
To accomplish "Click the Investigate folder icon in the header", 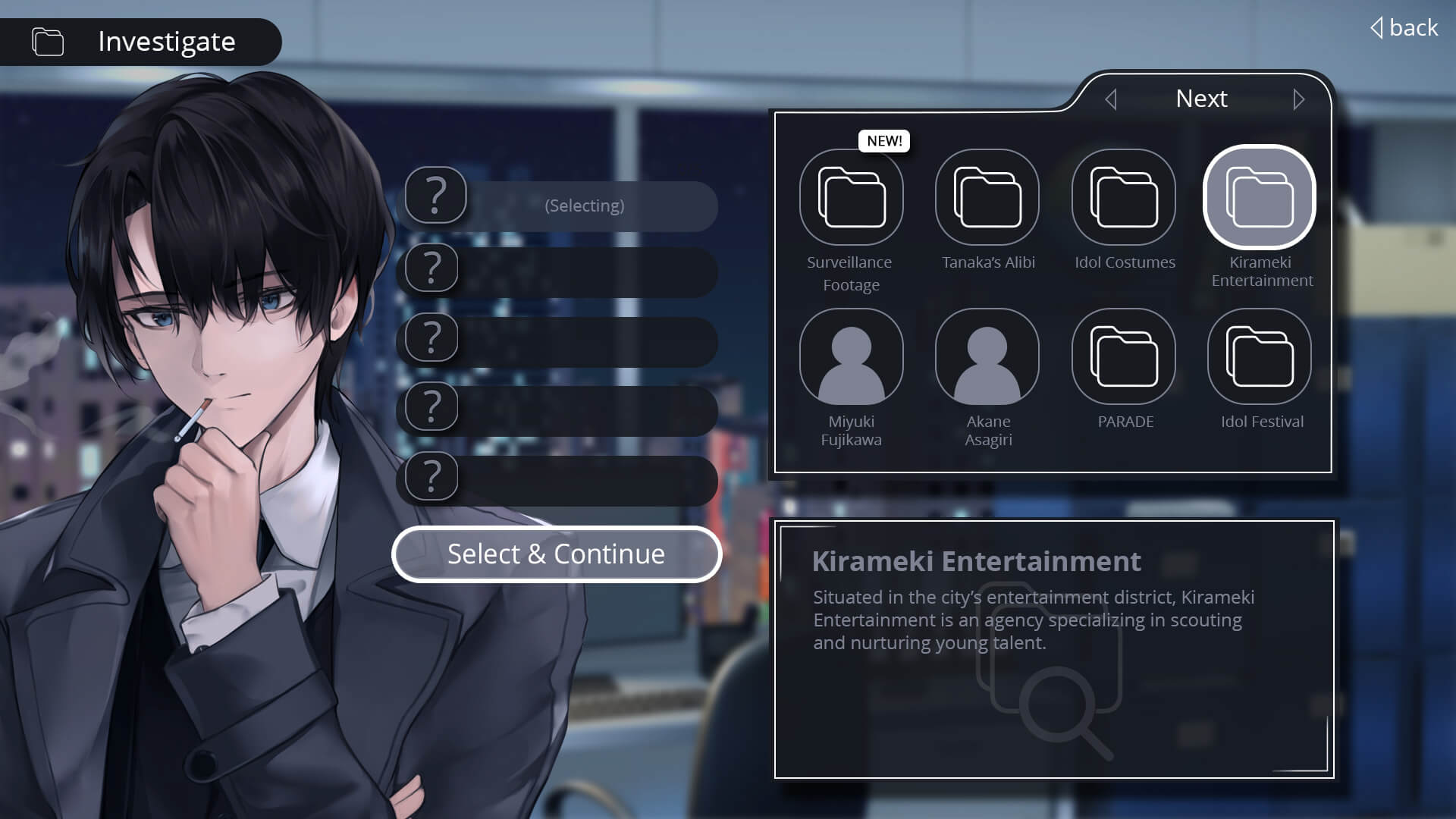I will [x=46, y=42].
